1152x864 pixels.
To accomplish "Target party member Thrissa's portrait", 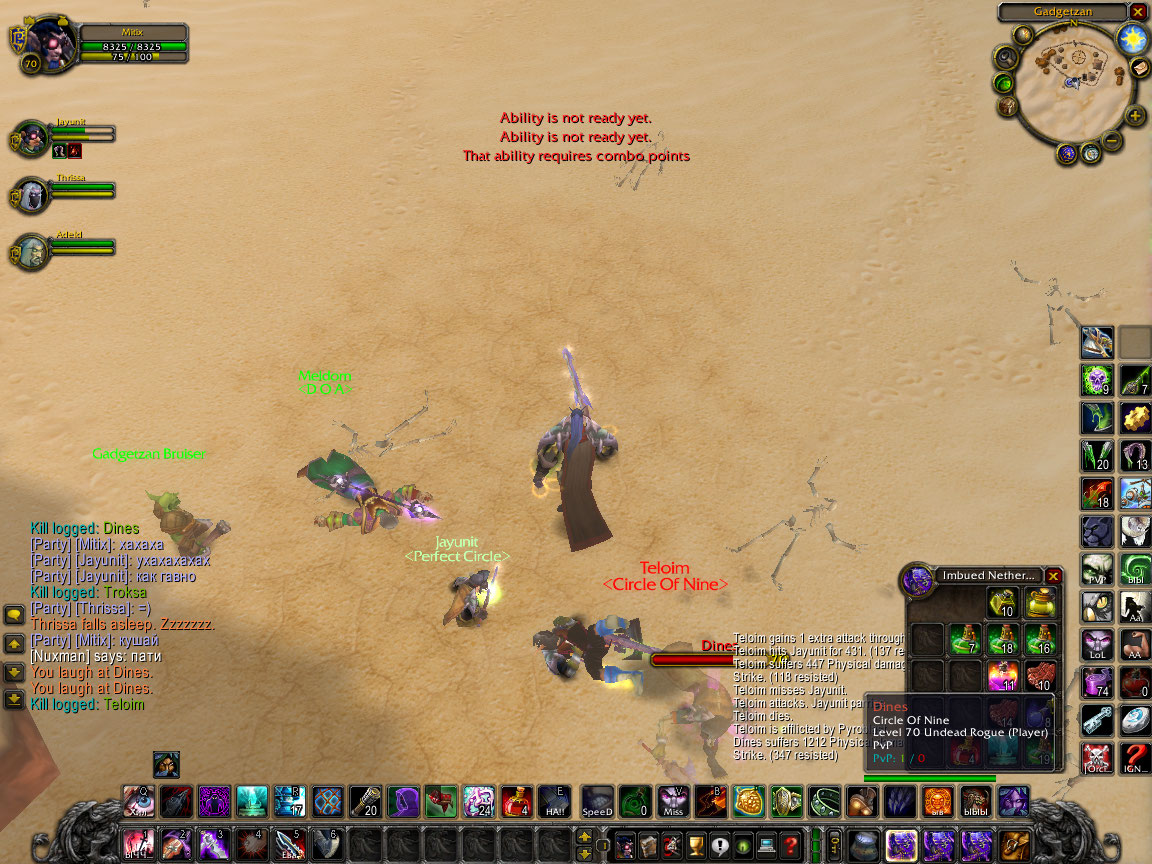I will point(31,194).
